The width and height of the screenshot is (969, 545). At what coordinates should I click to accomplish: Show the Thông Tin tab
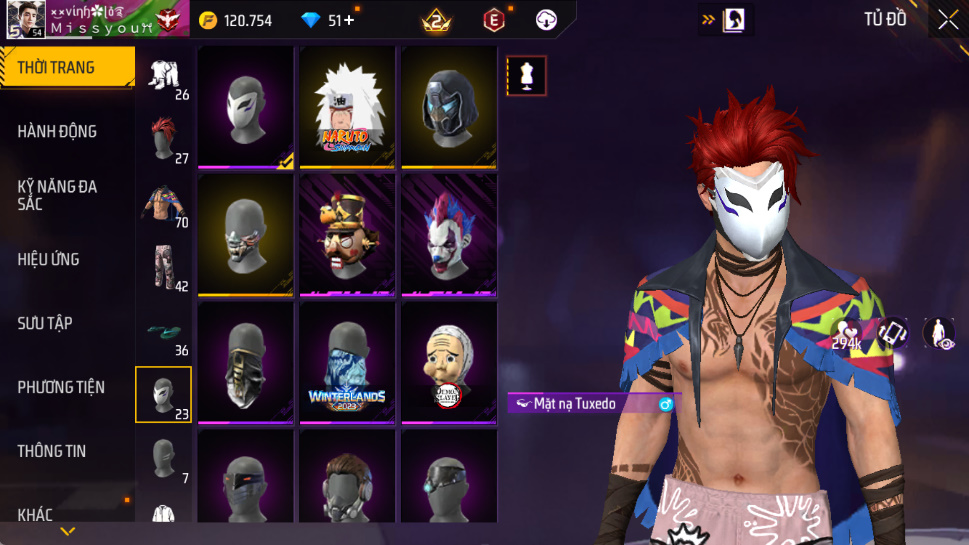(66, 451)
